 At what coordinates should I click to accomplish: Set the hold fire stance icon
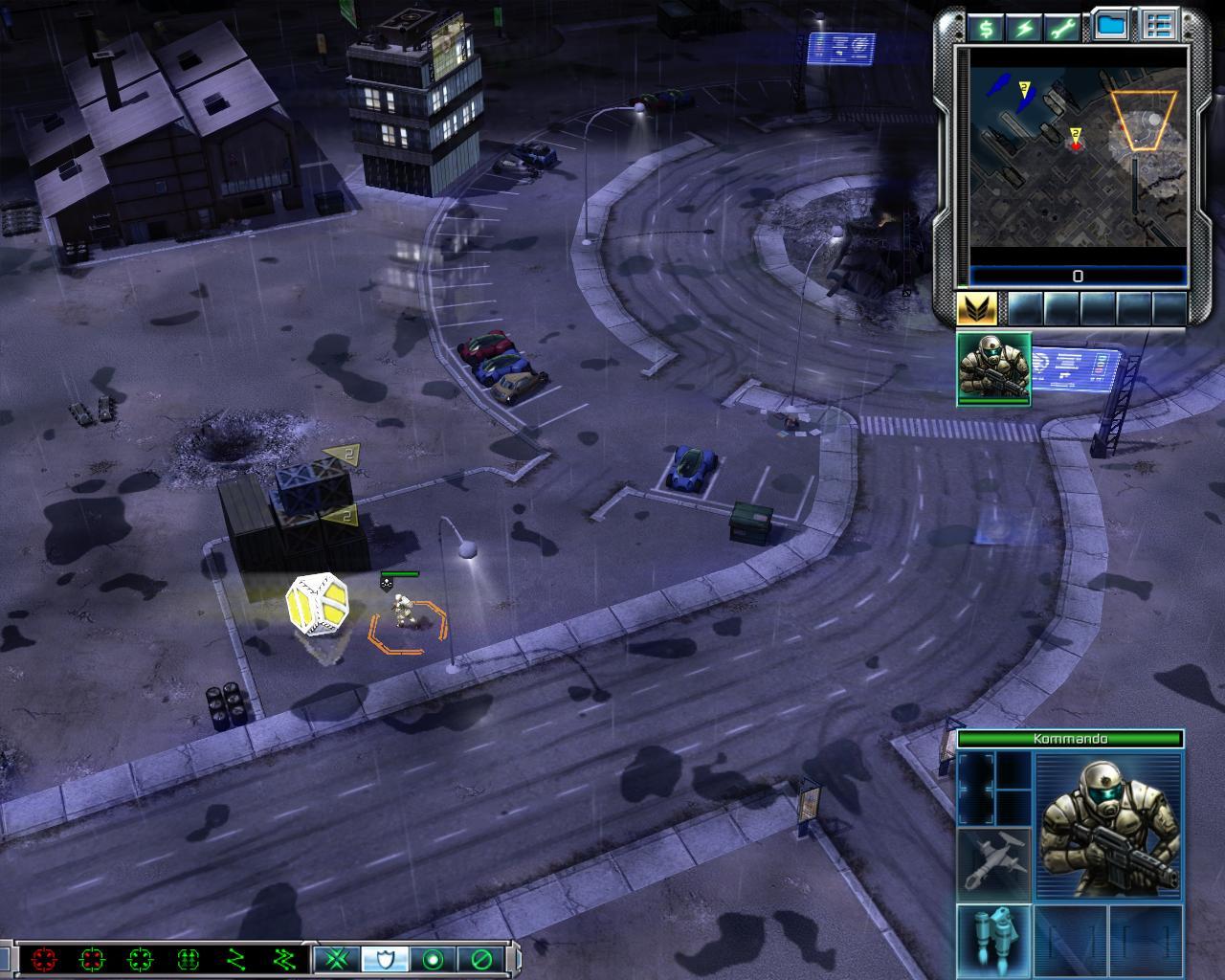pos(480,958)
